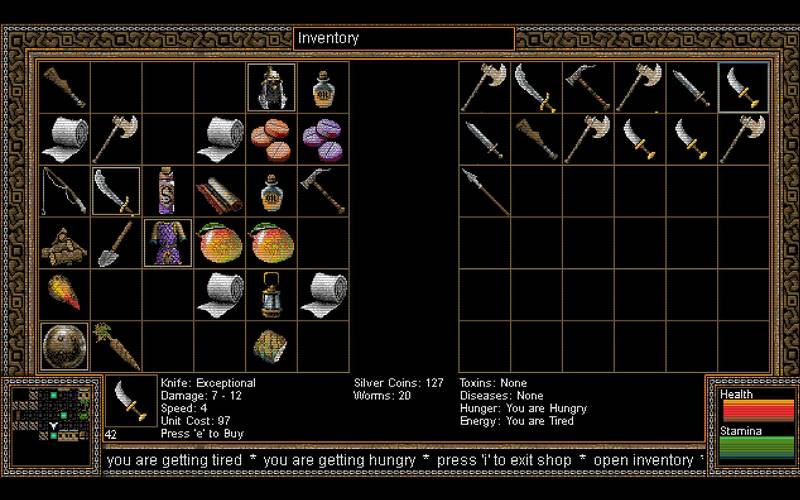The image size is (800, 500).
Task: Pick the fishing rod item
Action: (x=64, y=191)
